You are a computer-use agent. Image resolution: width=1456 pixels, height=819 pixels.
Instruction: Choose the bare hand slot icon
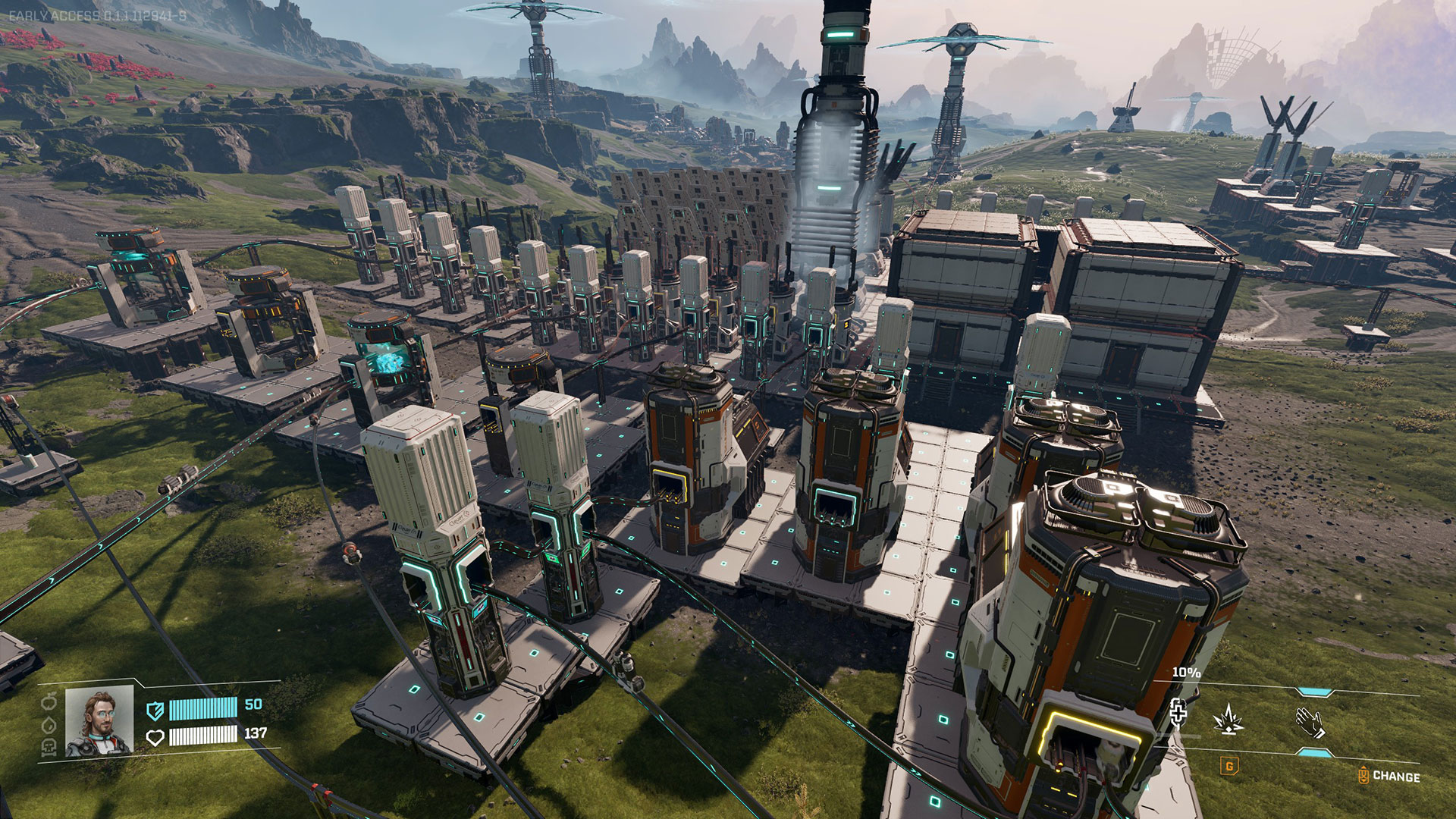(1310, 722)
